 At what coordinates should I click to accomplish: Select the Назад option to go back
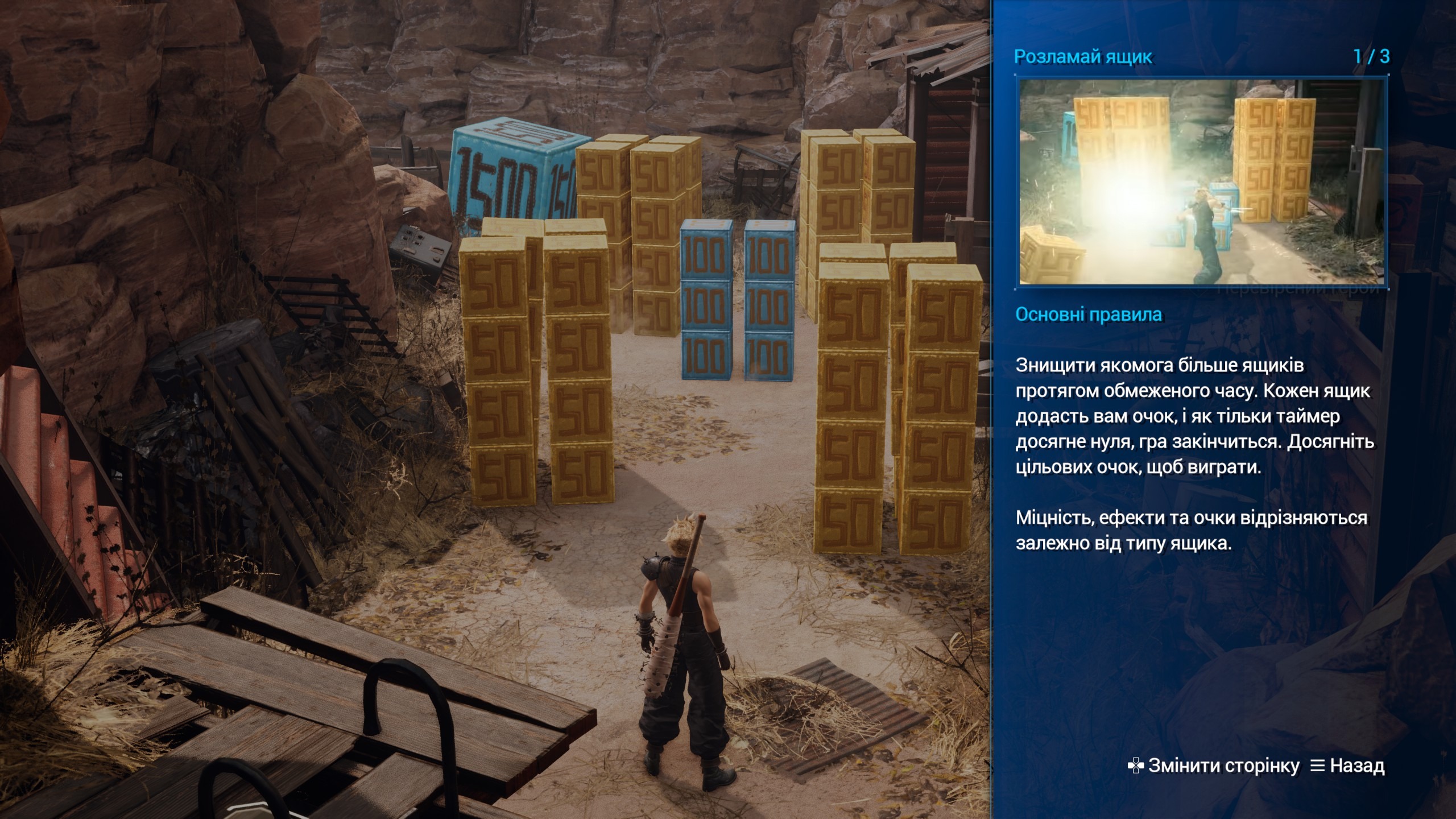click(x=1347, y=766)
